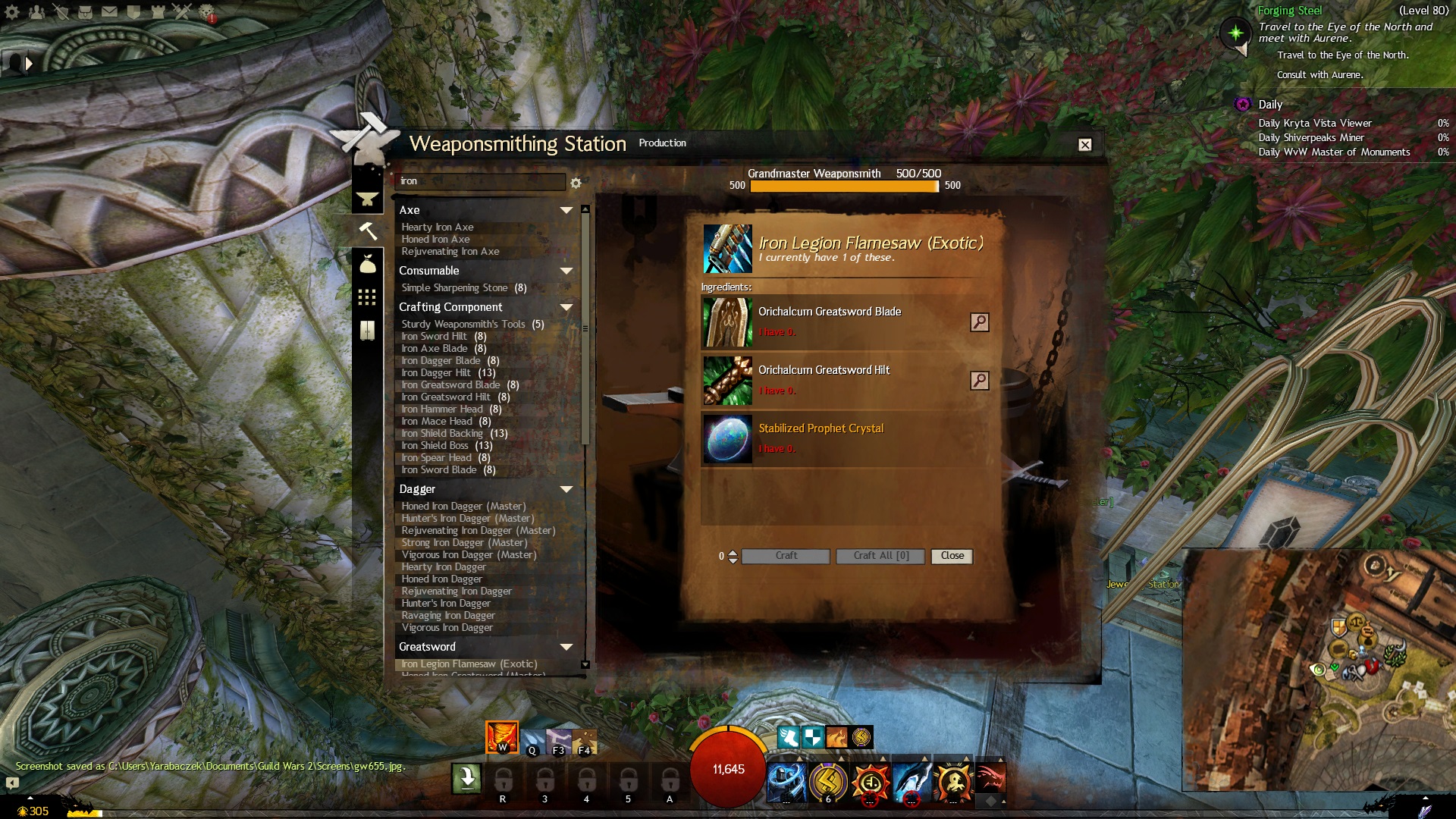
Task: Collapse the Crafting Component category
Action: (x=566, y=307)
